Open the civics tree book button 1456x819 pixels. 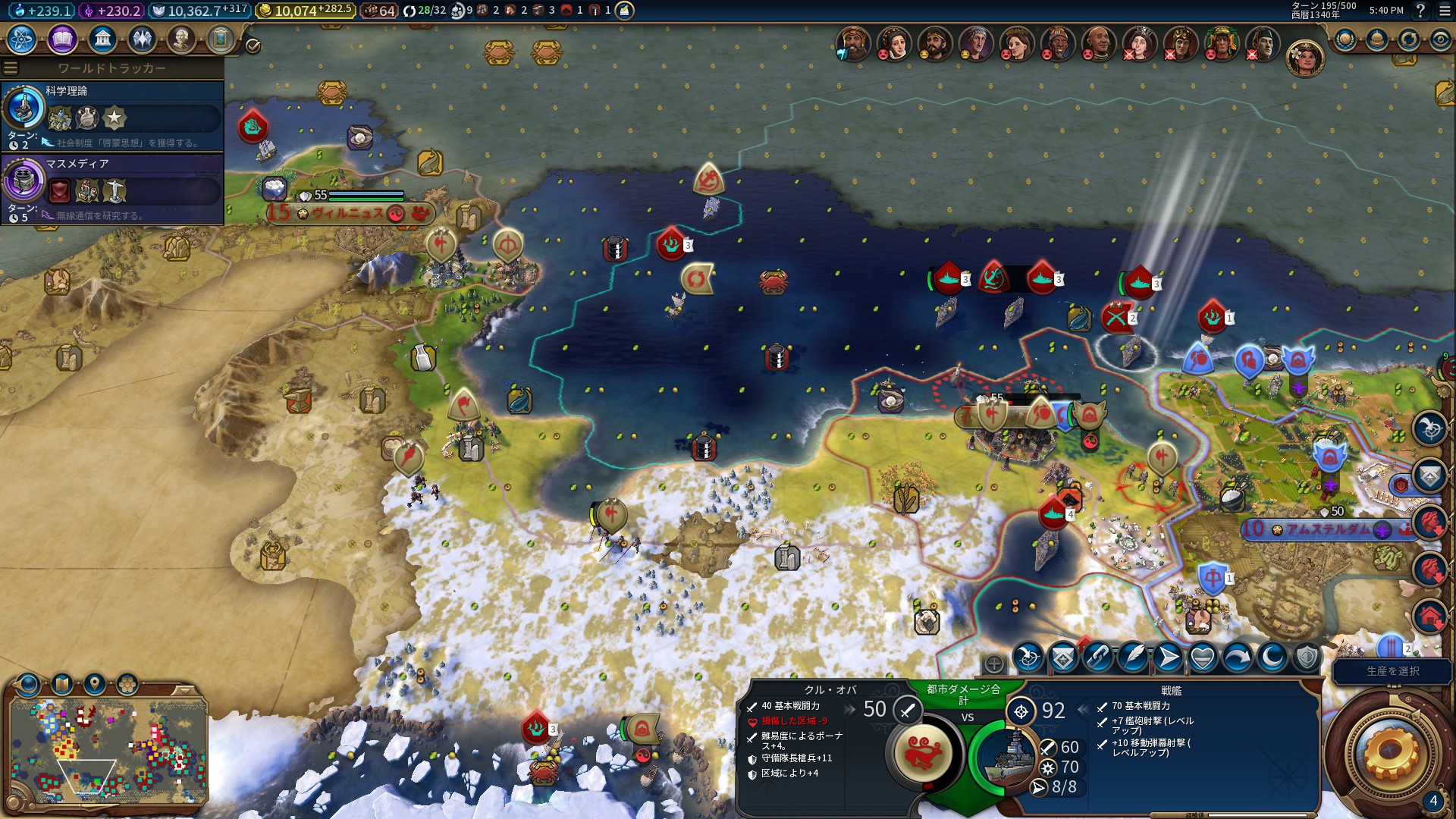[62, 39]
